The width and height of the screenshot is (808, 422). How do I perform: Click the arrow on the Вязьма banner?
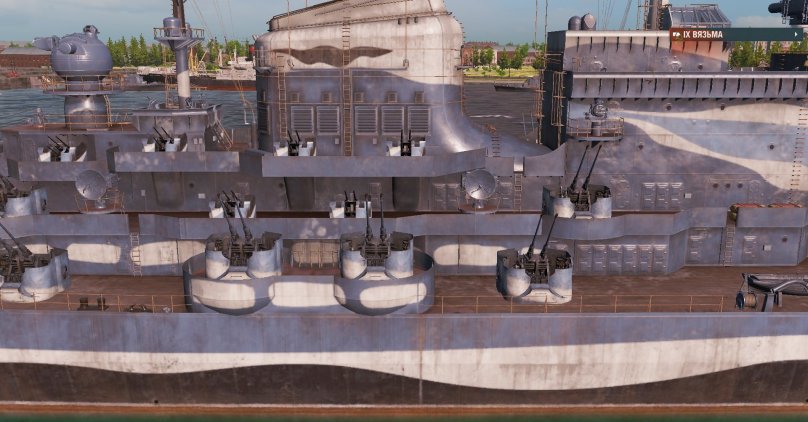797,34
